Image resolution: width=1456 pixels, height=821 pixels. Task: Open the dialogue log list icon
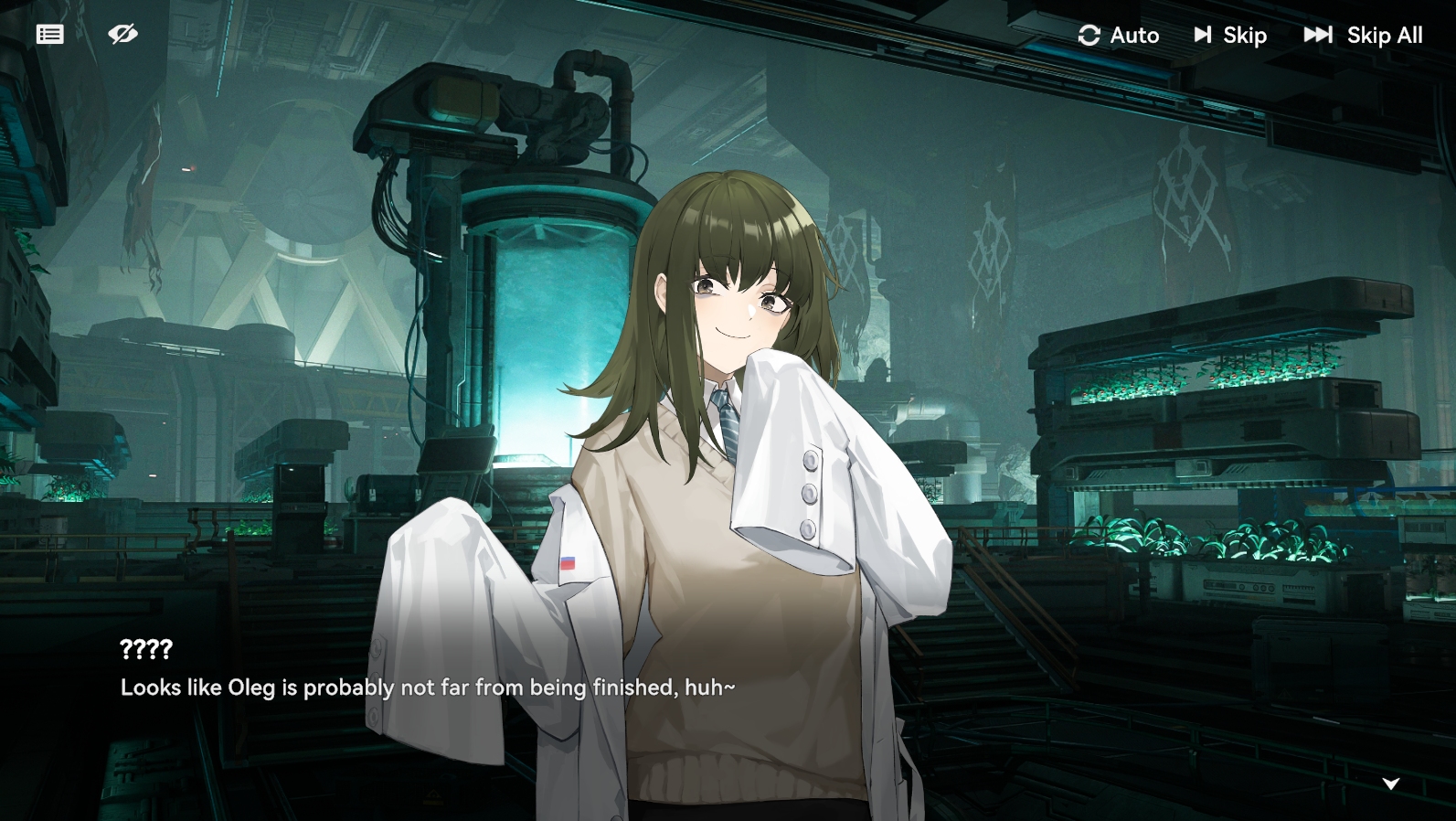point(50,35)
